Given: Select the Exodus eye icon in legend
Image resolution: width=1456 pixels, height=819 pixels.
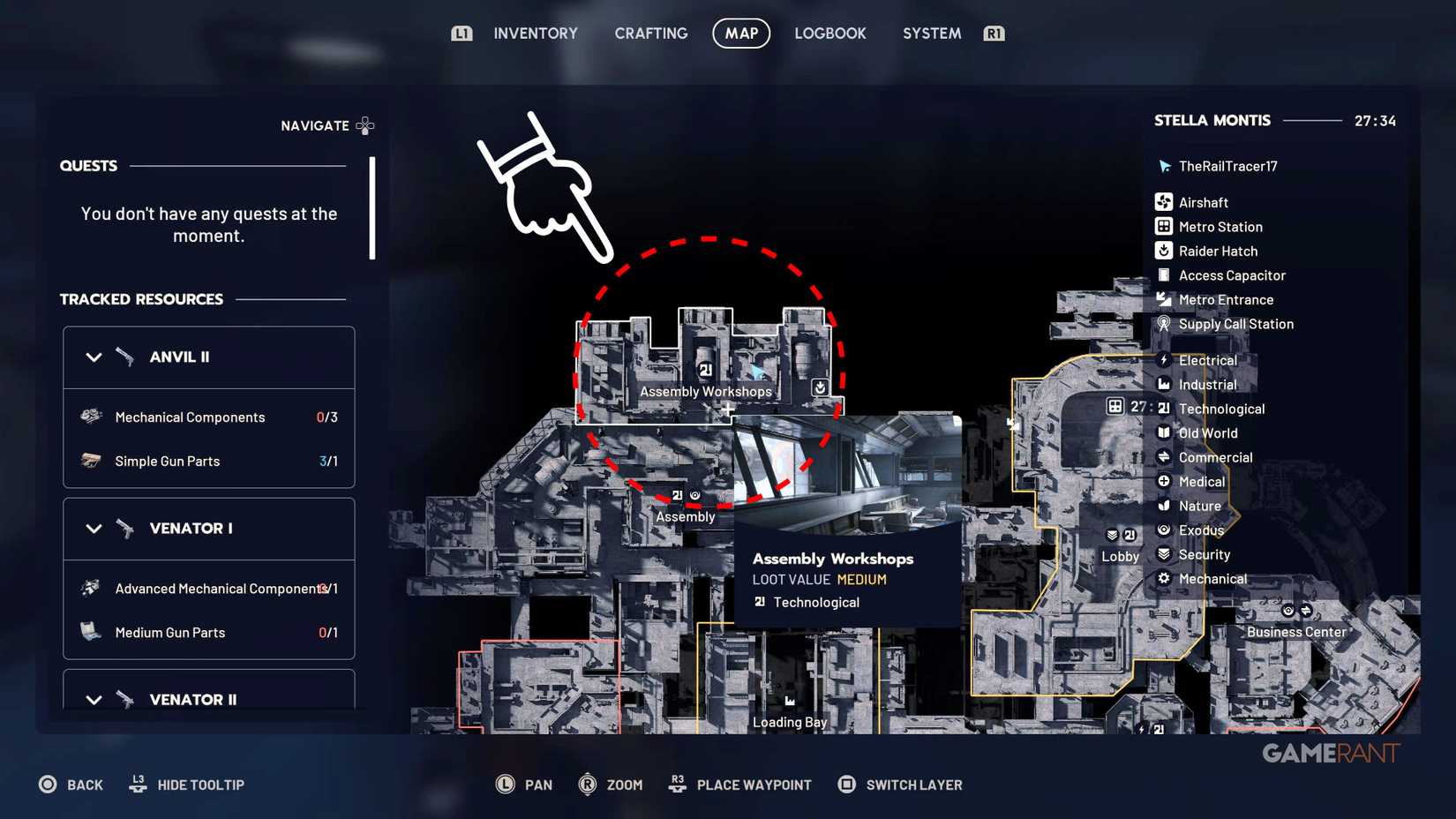Looking at the screenshot, I should point(1164,530).
